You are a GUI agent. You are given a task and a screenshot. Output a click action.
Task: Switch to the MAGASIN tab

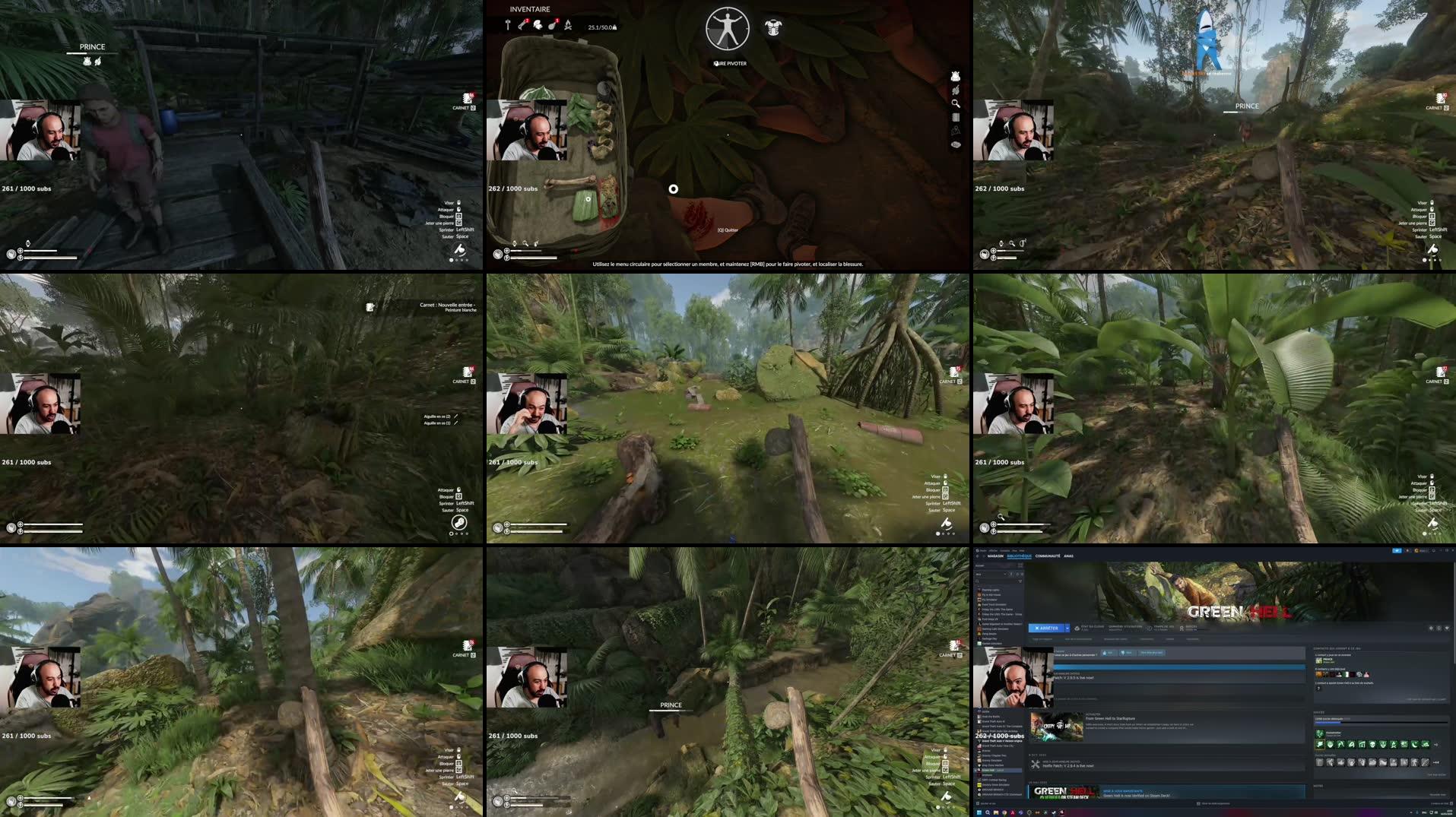coord(995,556)
